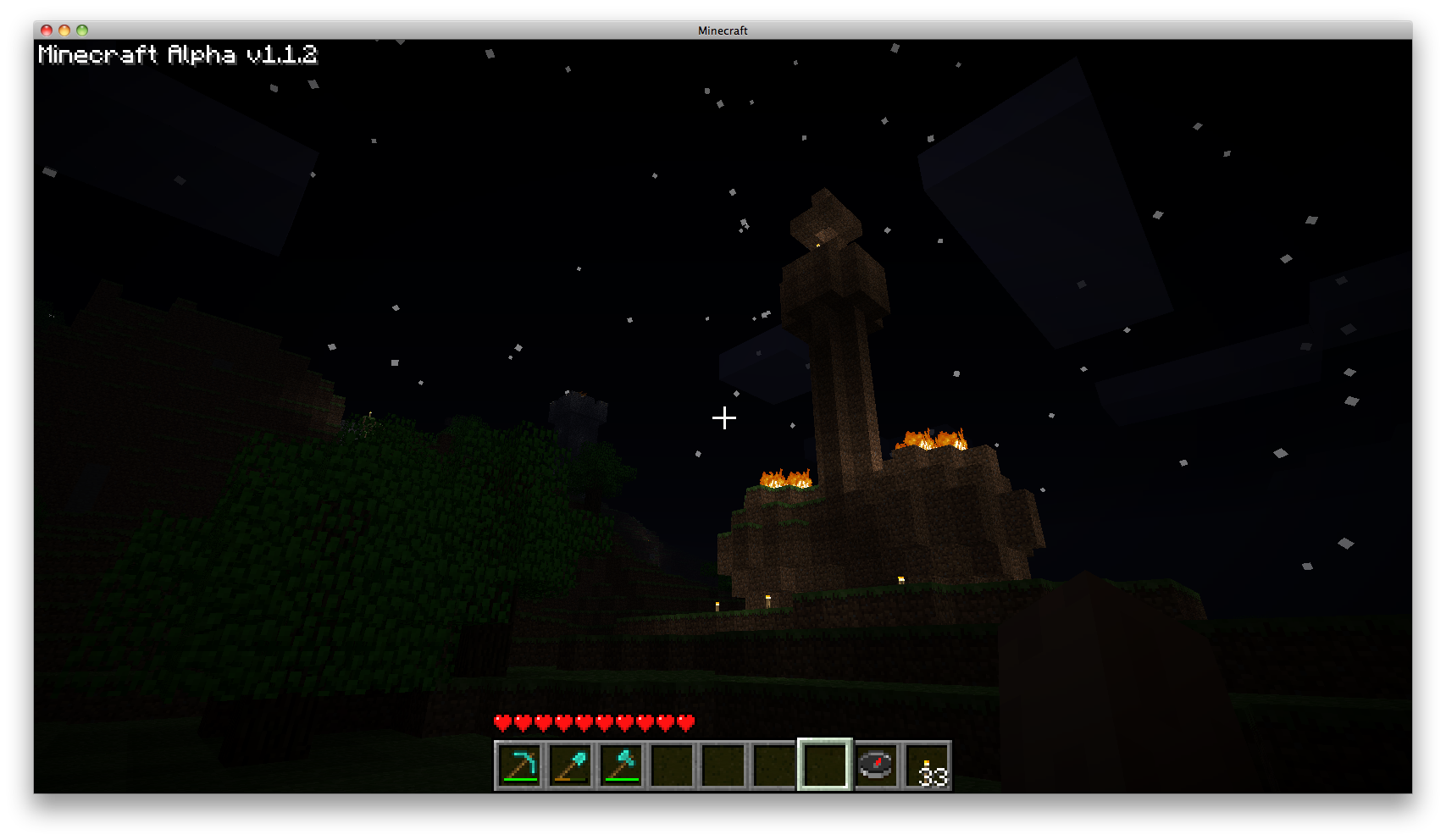Close the Minecraft window with the red button
This screenshot has width=1446, height=840.
click(x=47, y=30)
